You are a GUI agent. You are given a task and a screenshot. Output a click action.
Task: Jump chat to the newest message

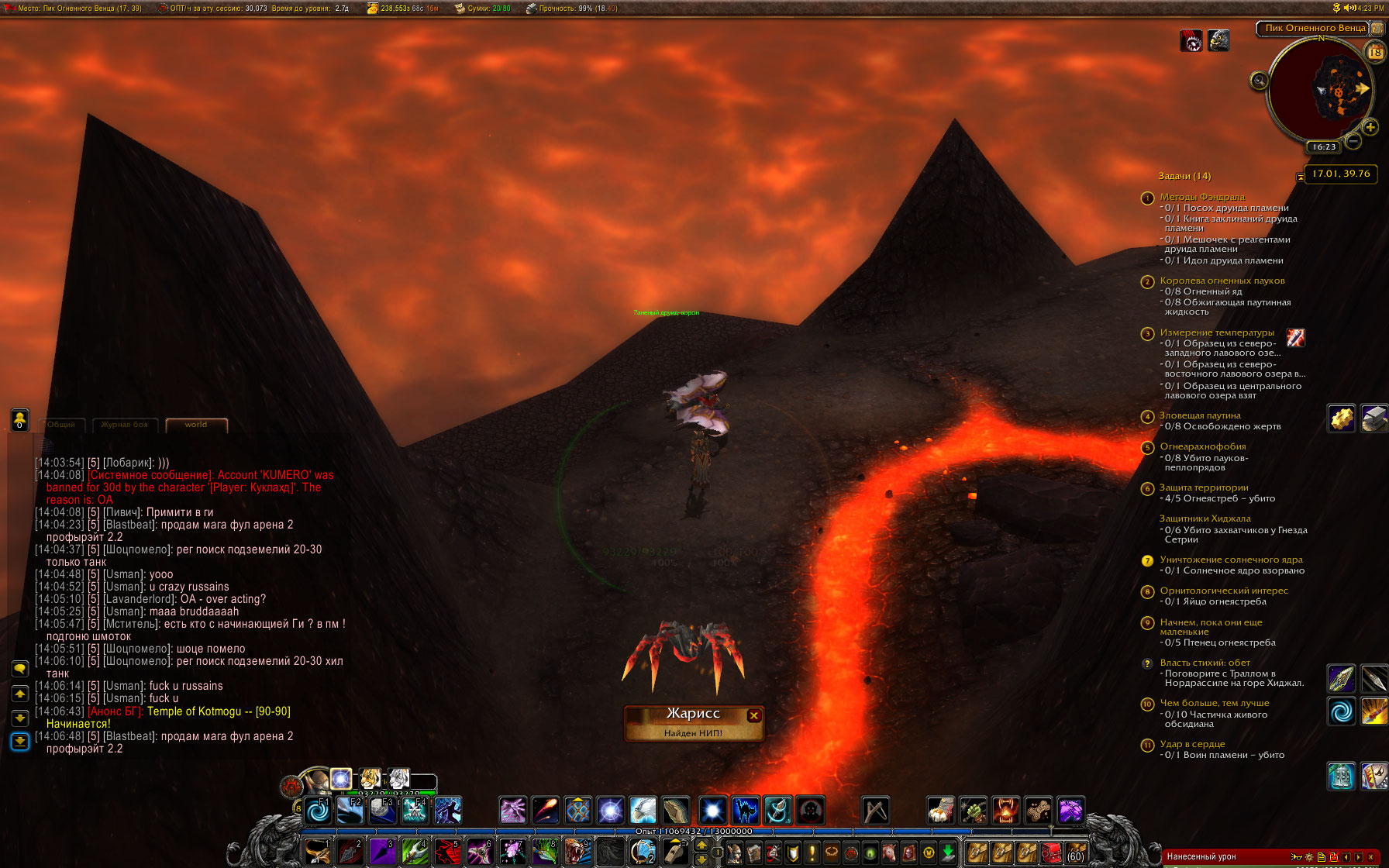coord(20,742)
